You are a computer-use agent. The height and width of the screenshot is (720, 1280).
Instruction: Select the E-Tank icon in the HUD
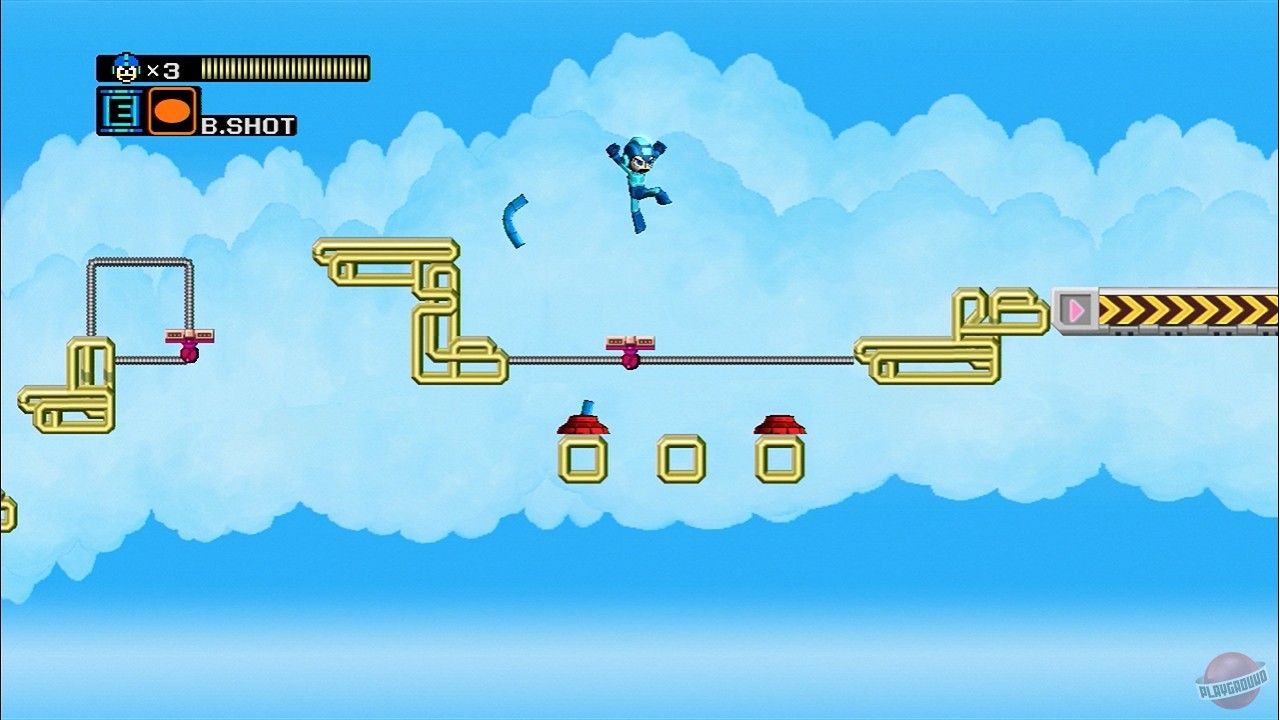point(120,110)
